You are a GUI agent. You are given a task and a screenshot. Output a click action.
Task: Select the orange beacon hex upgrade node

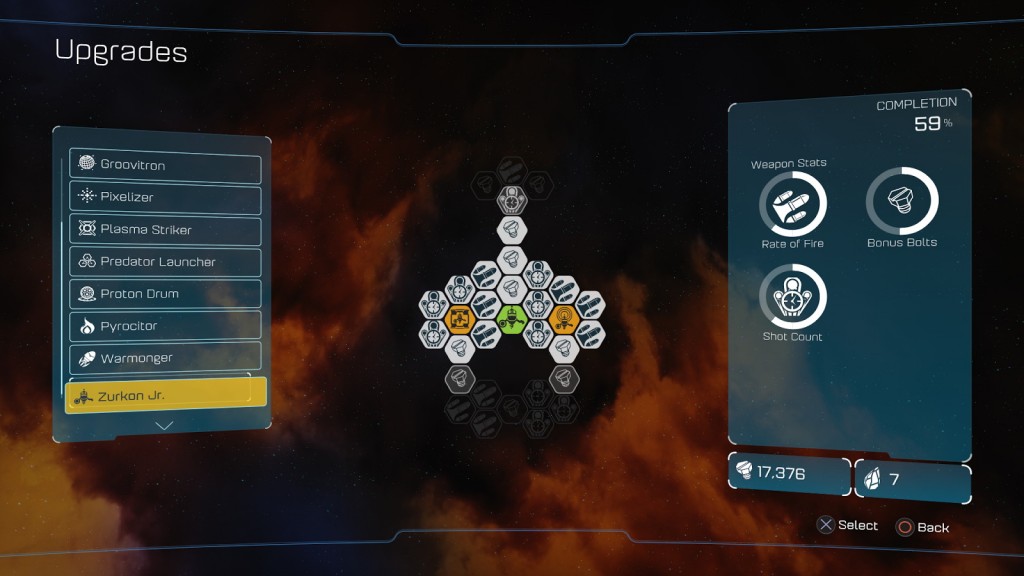pos(564,320)
